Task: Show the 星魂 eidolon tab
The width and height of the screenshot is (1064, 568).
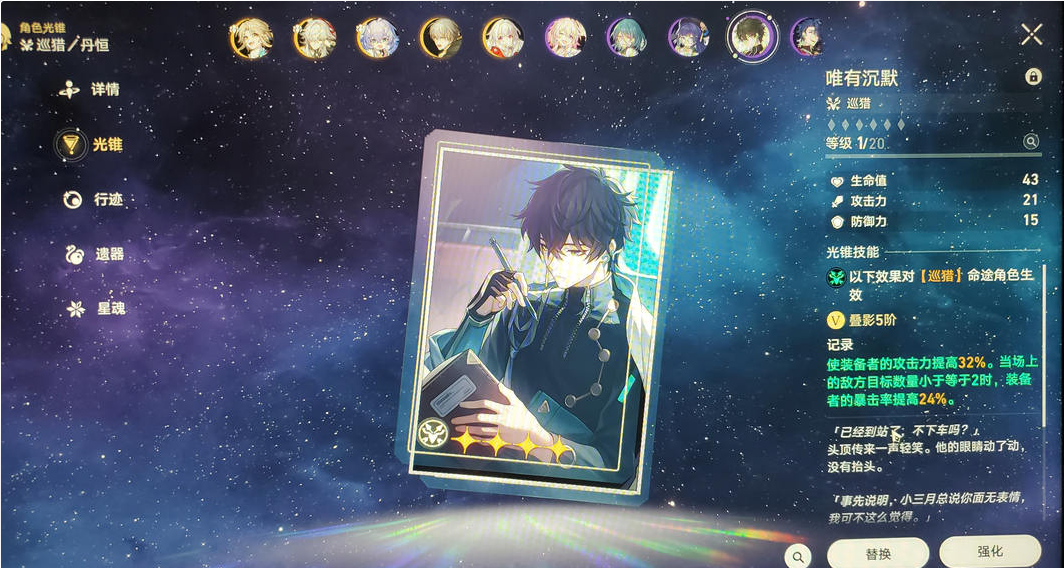Action: click(95, 309)
